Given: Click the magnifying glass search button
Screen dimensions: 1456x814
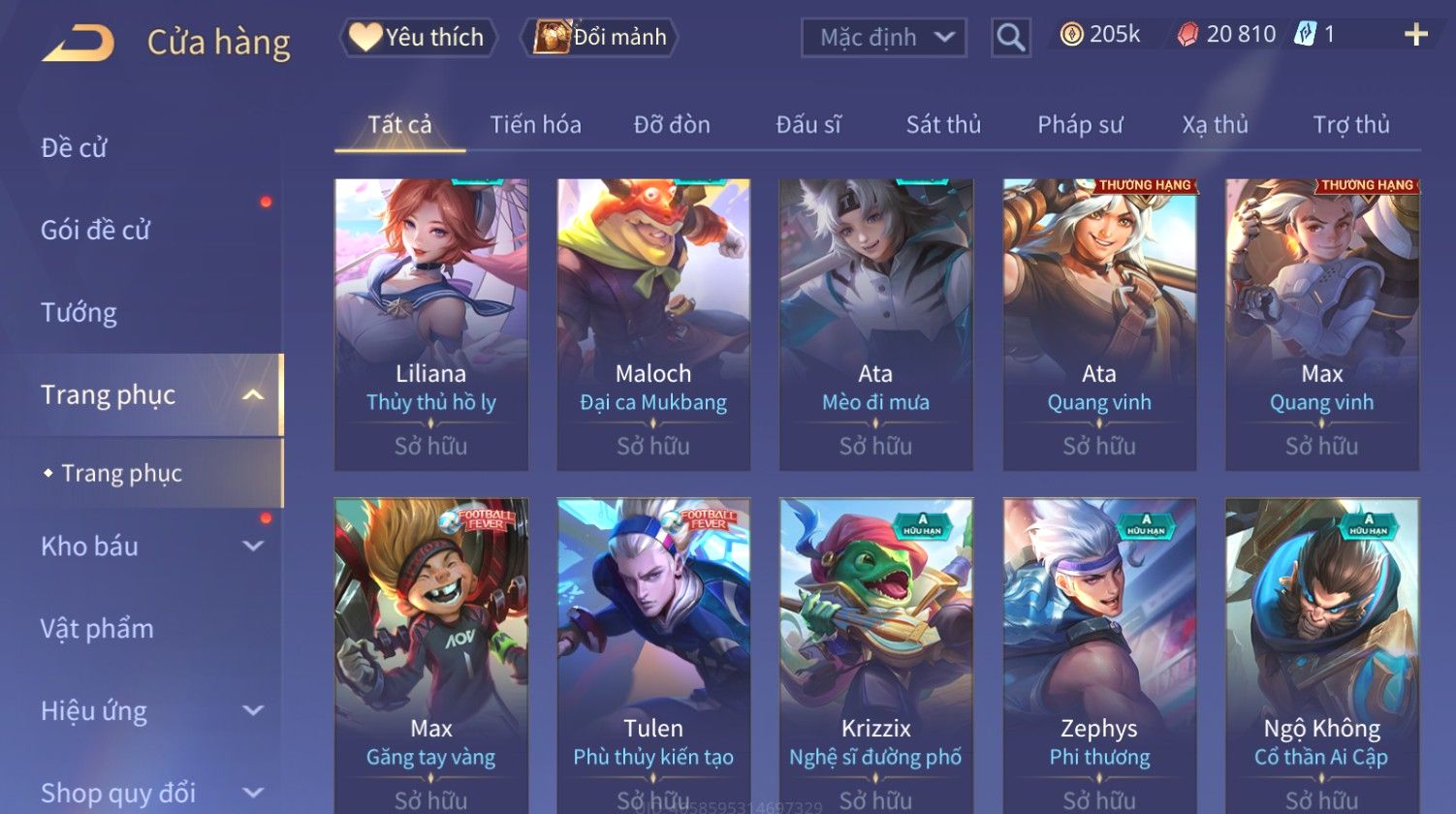Looking at the screenshot, I should coord(1010,38).
